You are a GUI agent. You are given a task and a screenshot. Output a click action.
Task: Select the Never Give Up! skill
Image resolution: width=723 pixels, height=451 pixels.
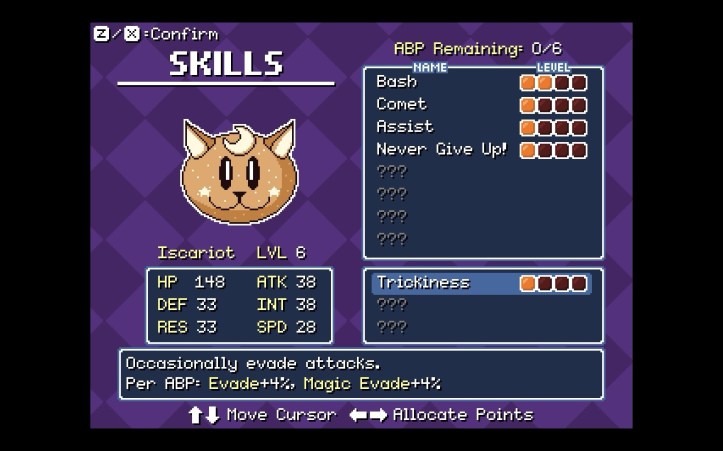[x=441, y=150]
